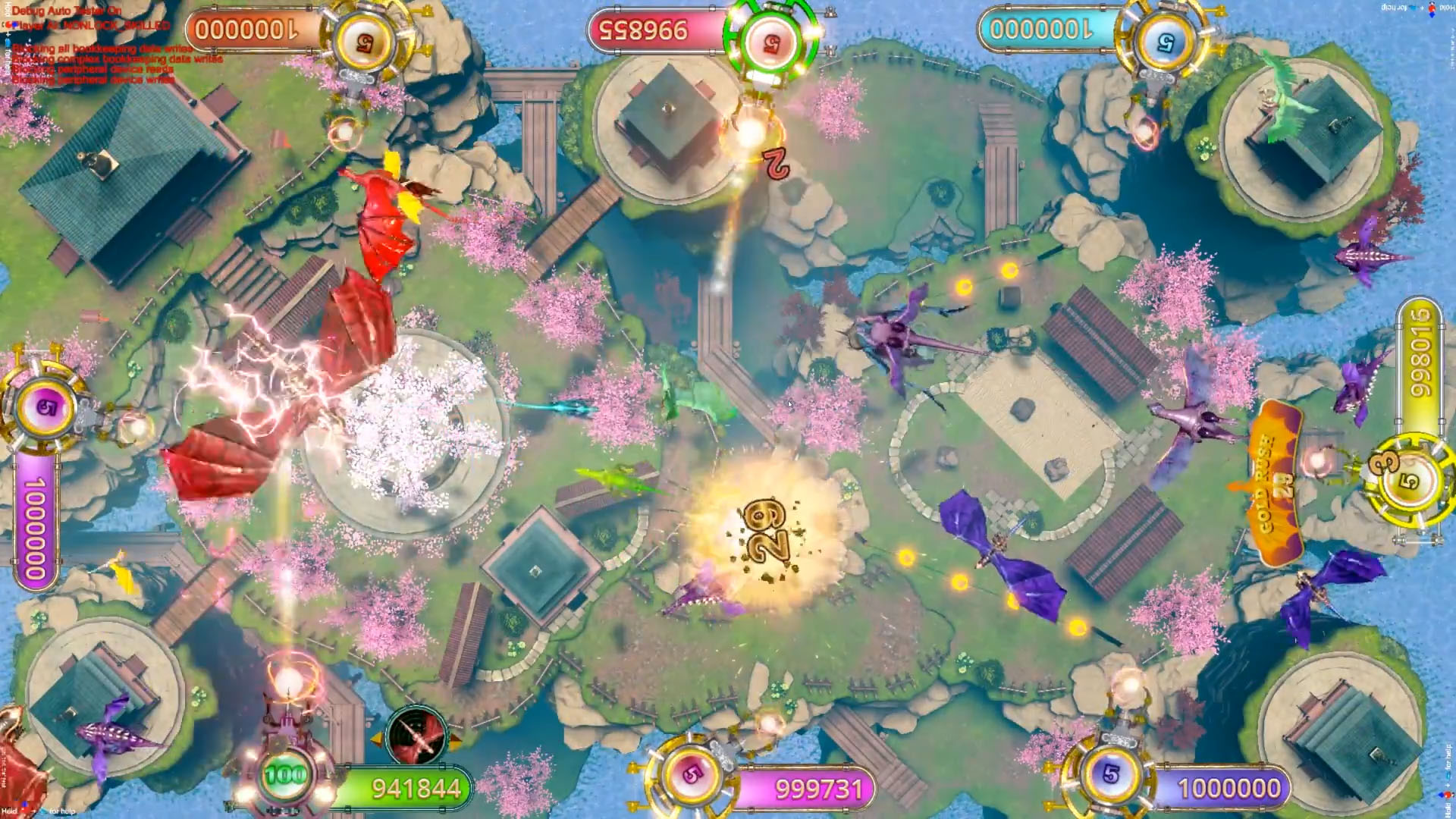This screenshot has height=819, width=1456.
Task: Open the Player AI NONLOCK_SKILLED selector
Action: [x=91, y=25]
